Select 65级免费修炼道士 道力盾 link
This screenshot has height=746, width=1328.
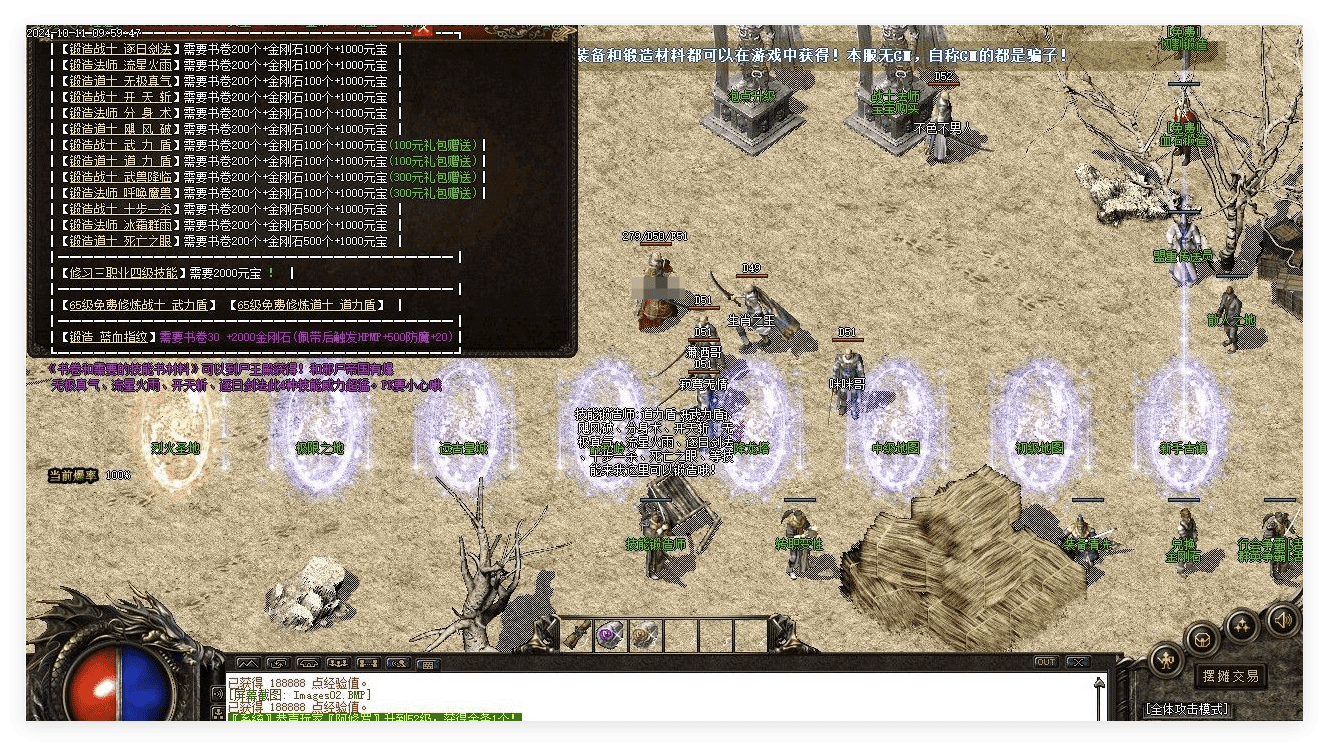[x=305, y=305]
